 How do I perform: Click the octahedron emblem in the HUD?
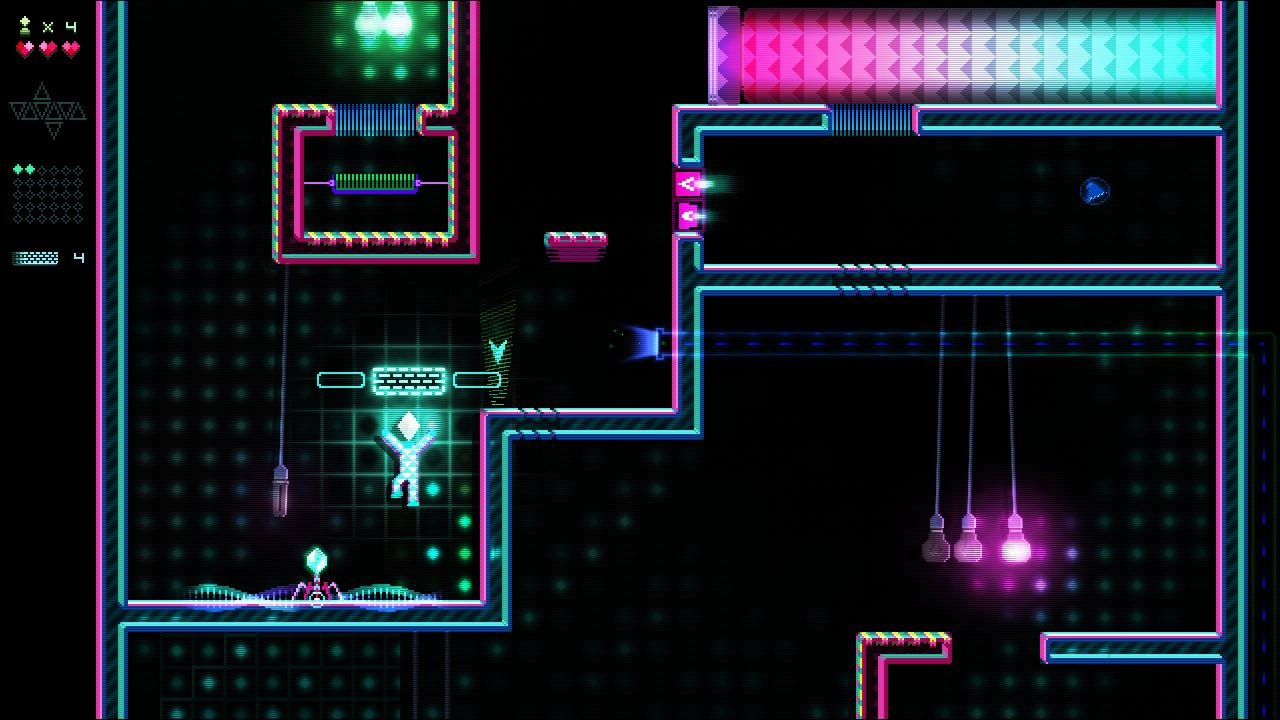[45, 108]
